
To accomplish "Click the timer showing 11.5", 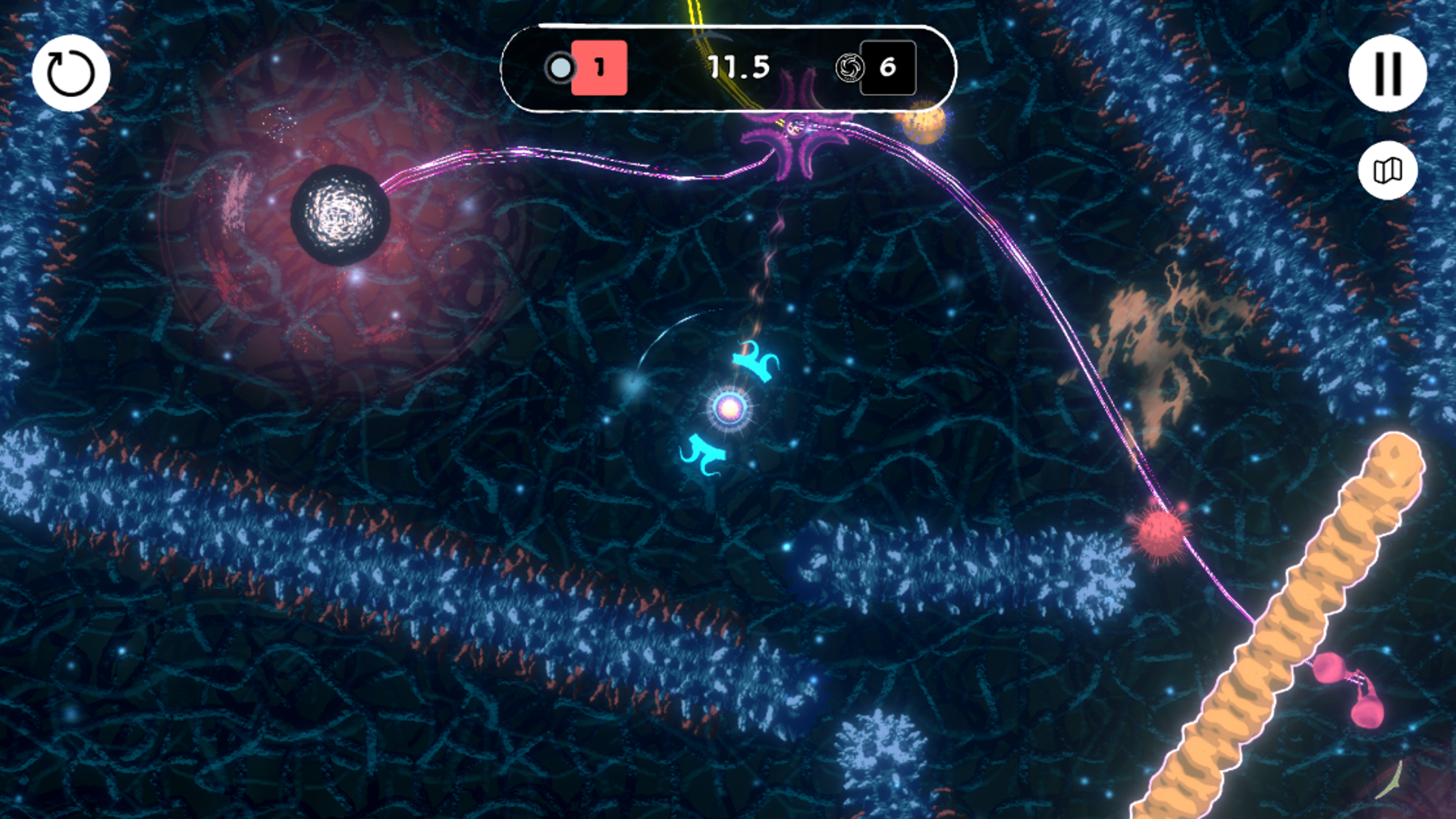I will pyautogui.click(x=739, y=67).
